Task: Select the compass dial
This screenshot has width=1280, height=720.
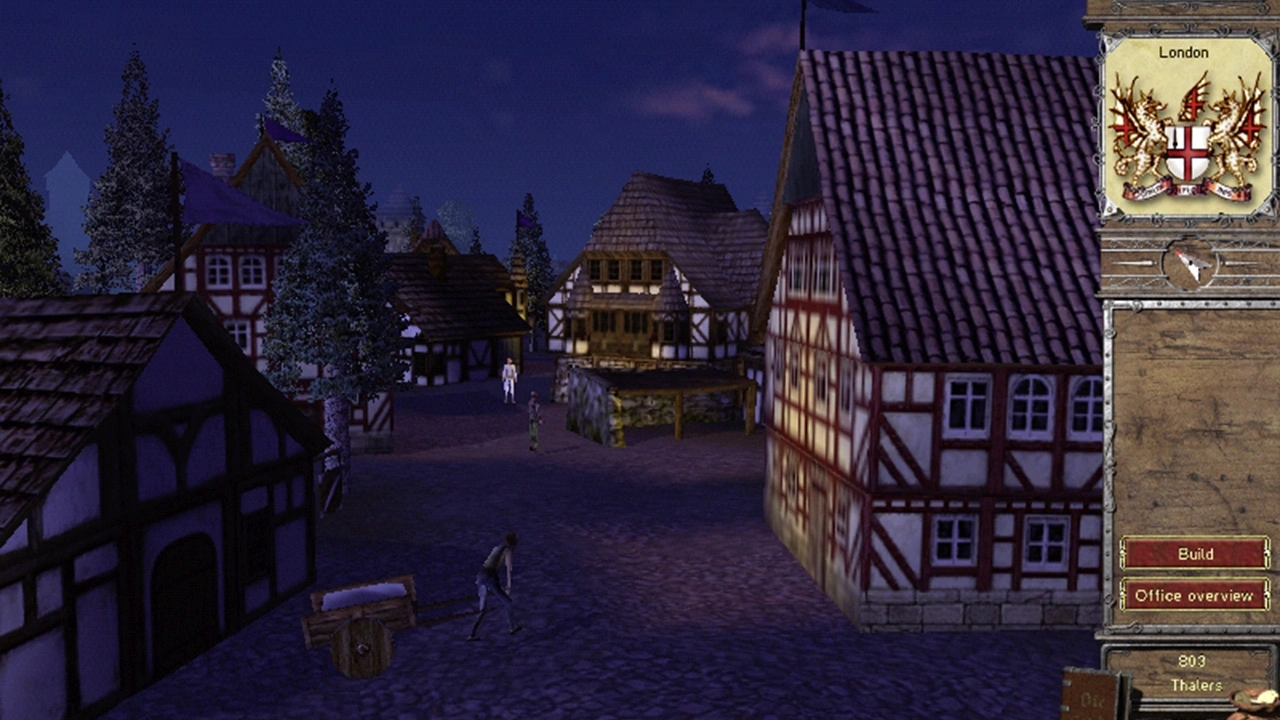Action: (1190, 264)
